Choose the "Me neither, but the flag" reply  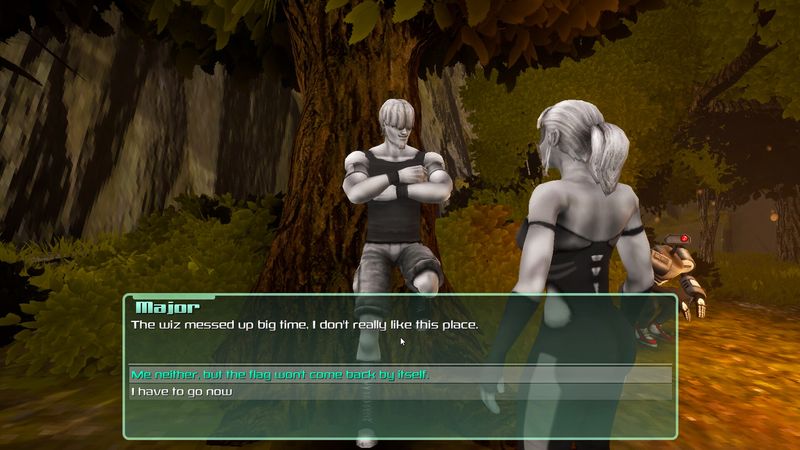pyautogui.click(x=286, y=375)
